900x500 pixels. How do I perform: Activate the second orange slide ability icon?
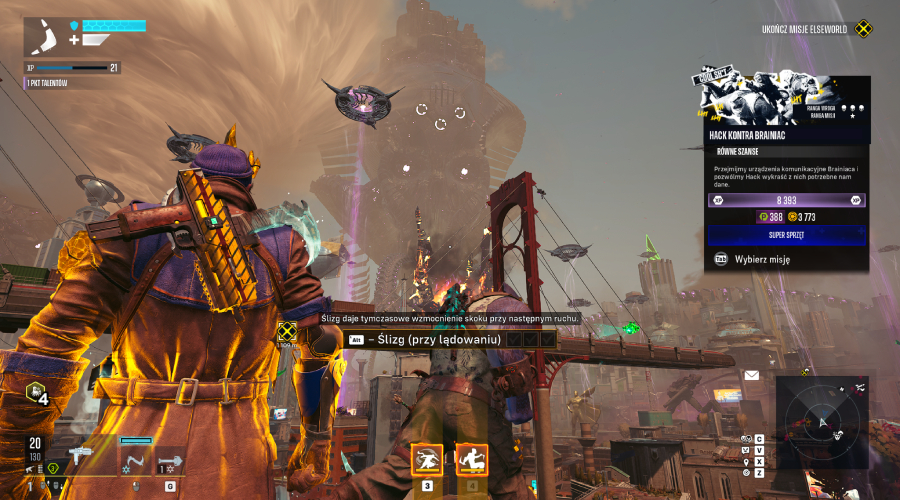pyautogui.click(x=471, y=460)
